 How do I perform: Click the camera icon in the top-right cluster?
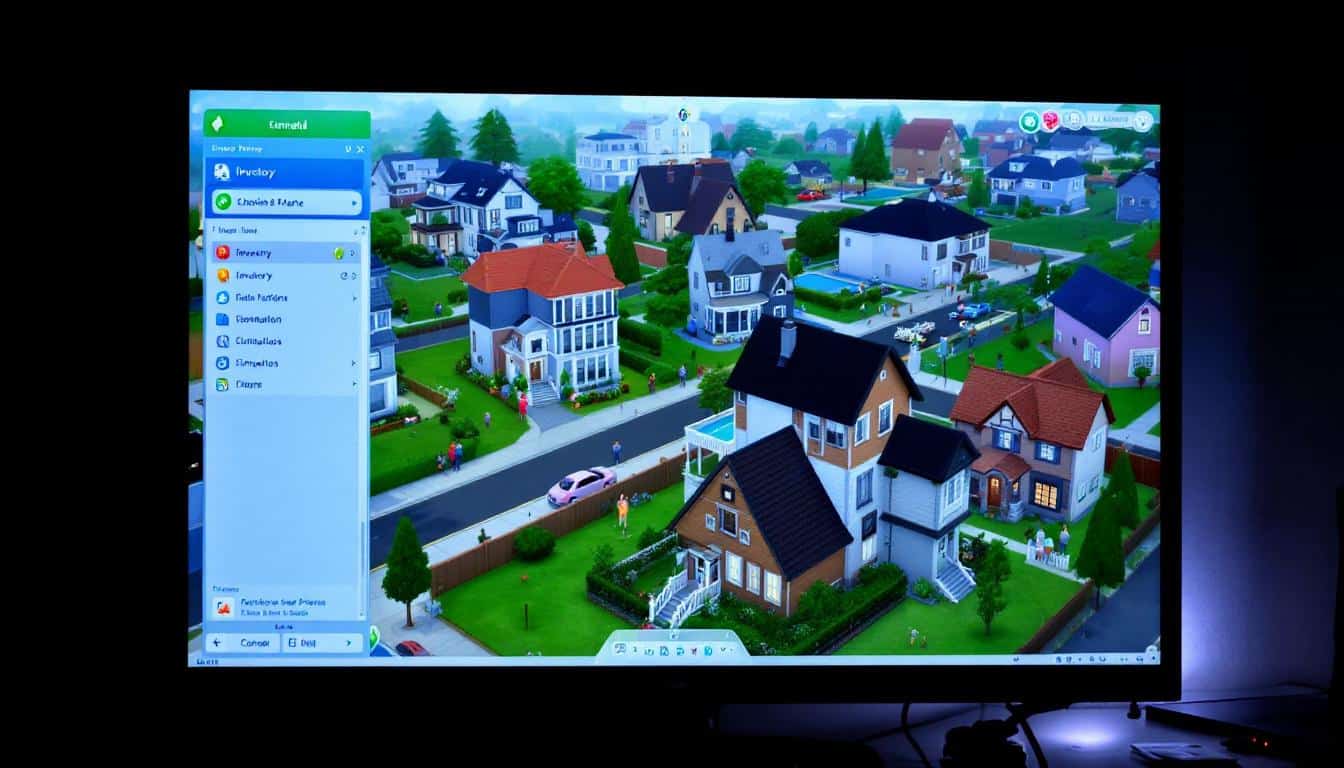pos(1074,120)
